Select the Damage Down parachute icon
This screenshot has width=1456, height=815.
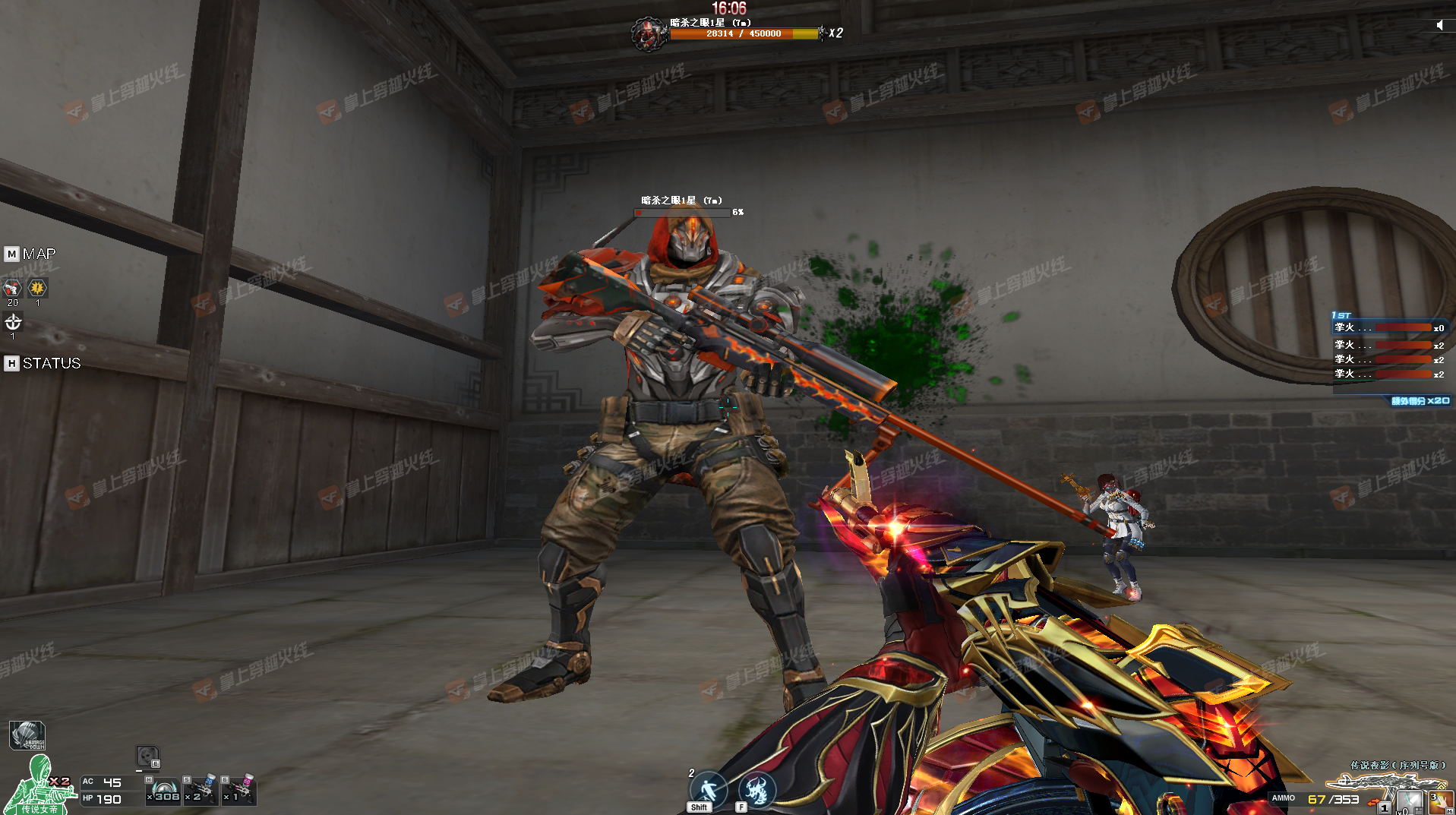pyautogui.click(x=27, y=735)
